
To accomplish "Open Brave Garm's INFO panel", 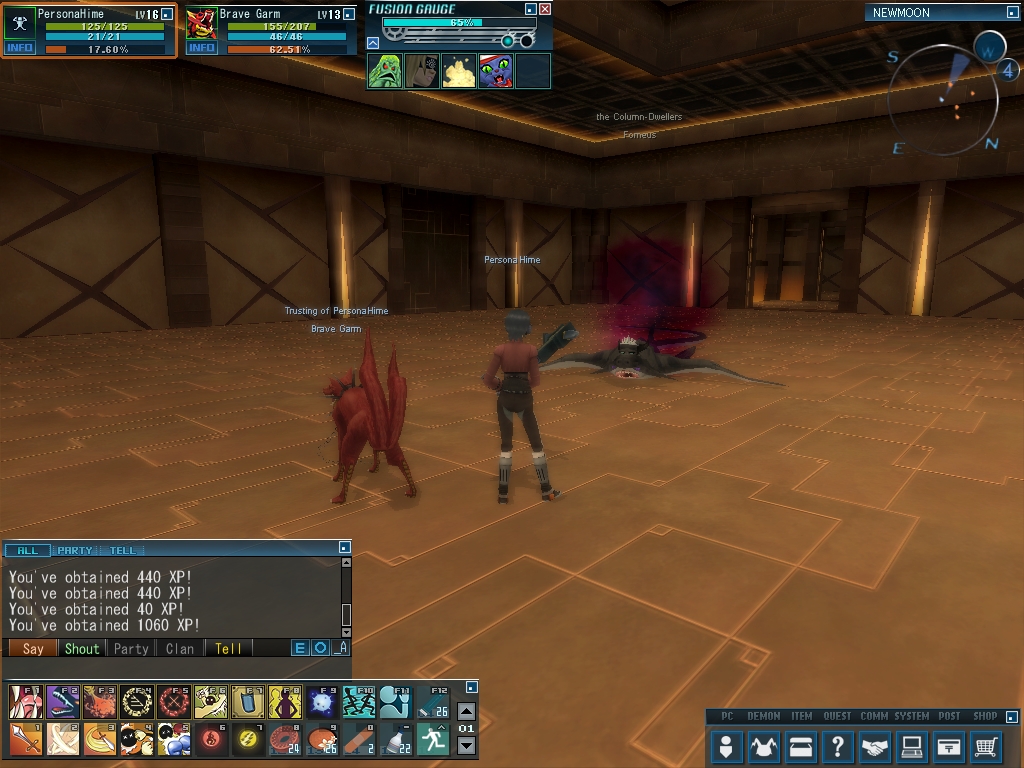I will coord(202,48).
